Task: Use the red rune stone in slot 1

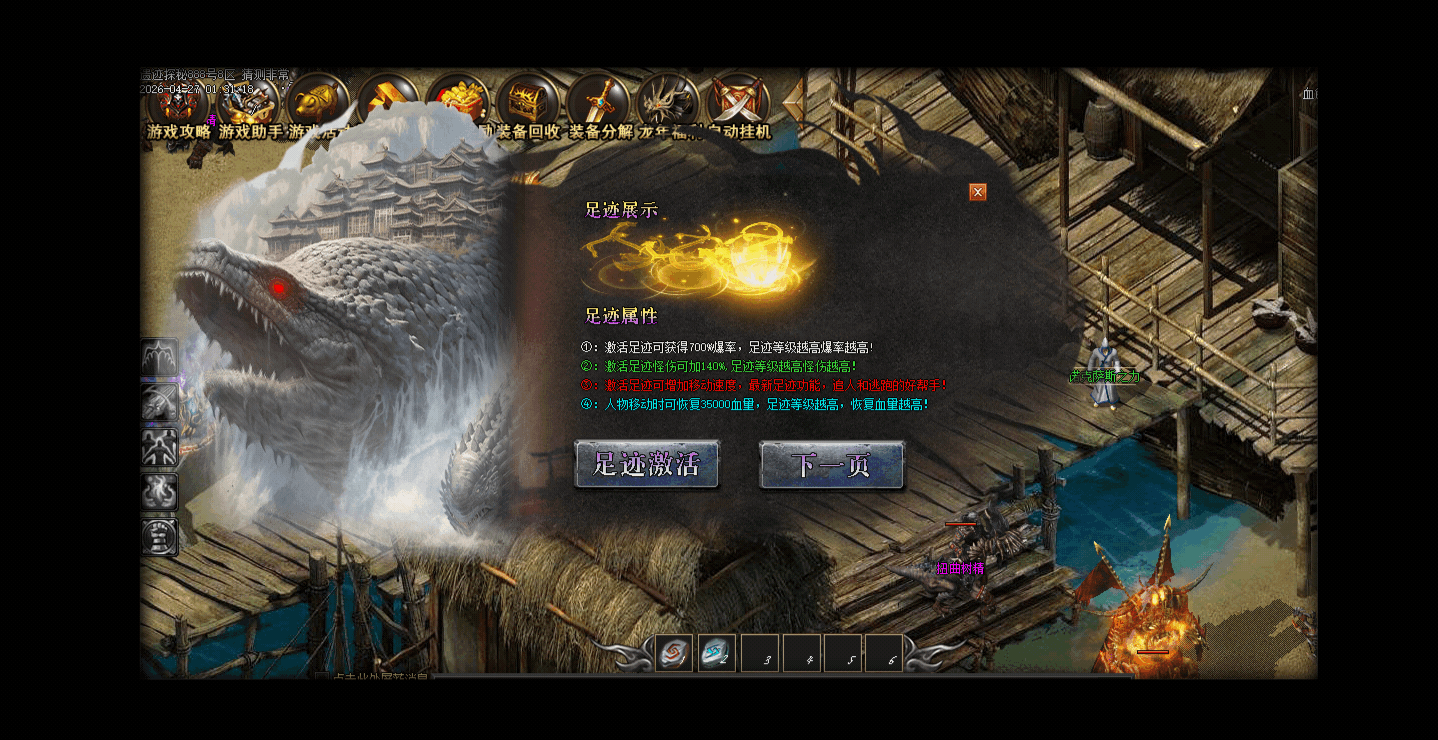Action: [675, 654]
